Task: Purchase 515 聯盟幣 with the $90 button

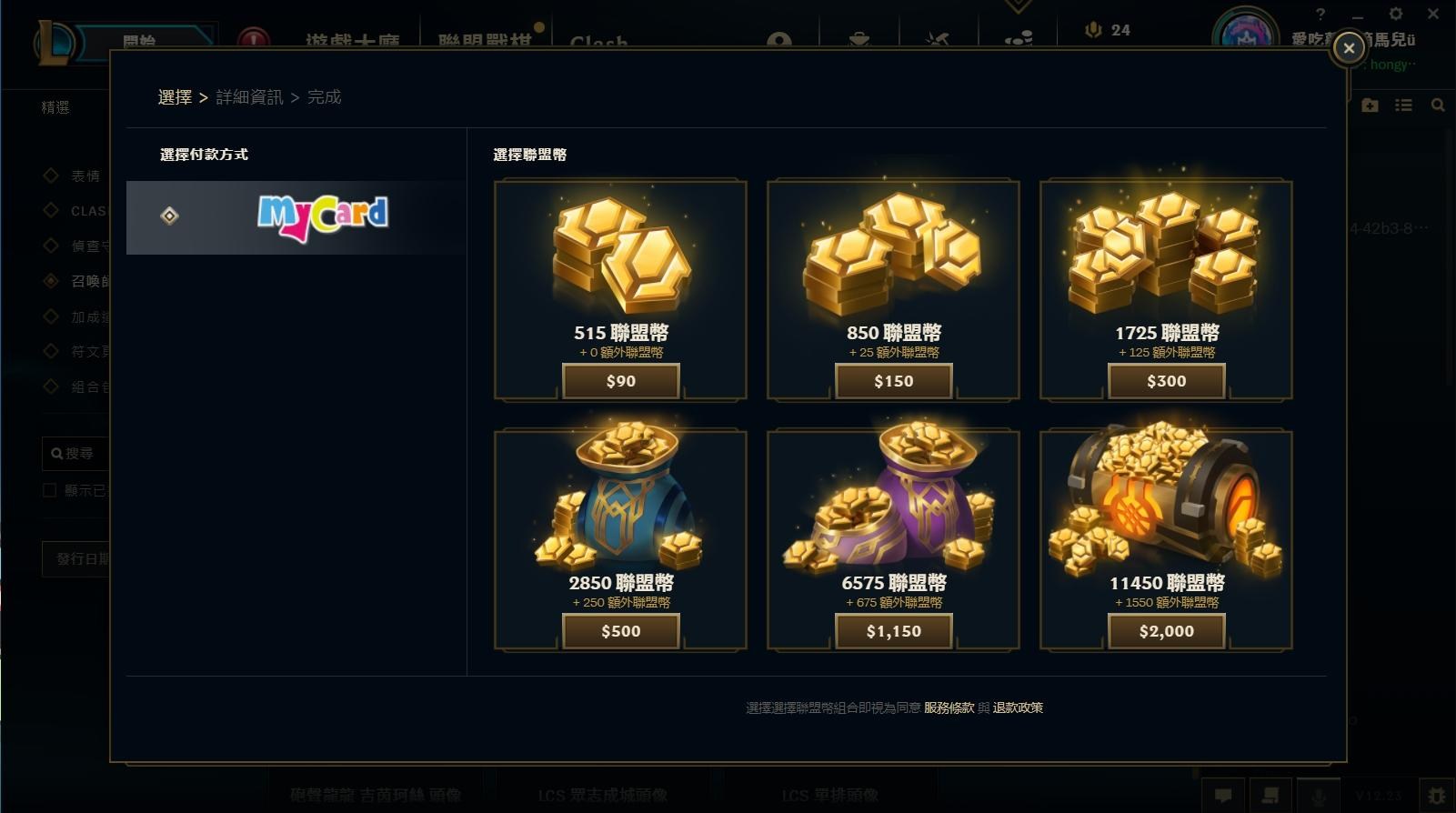Action: [x=620, y=381]
